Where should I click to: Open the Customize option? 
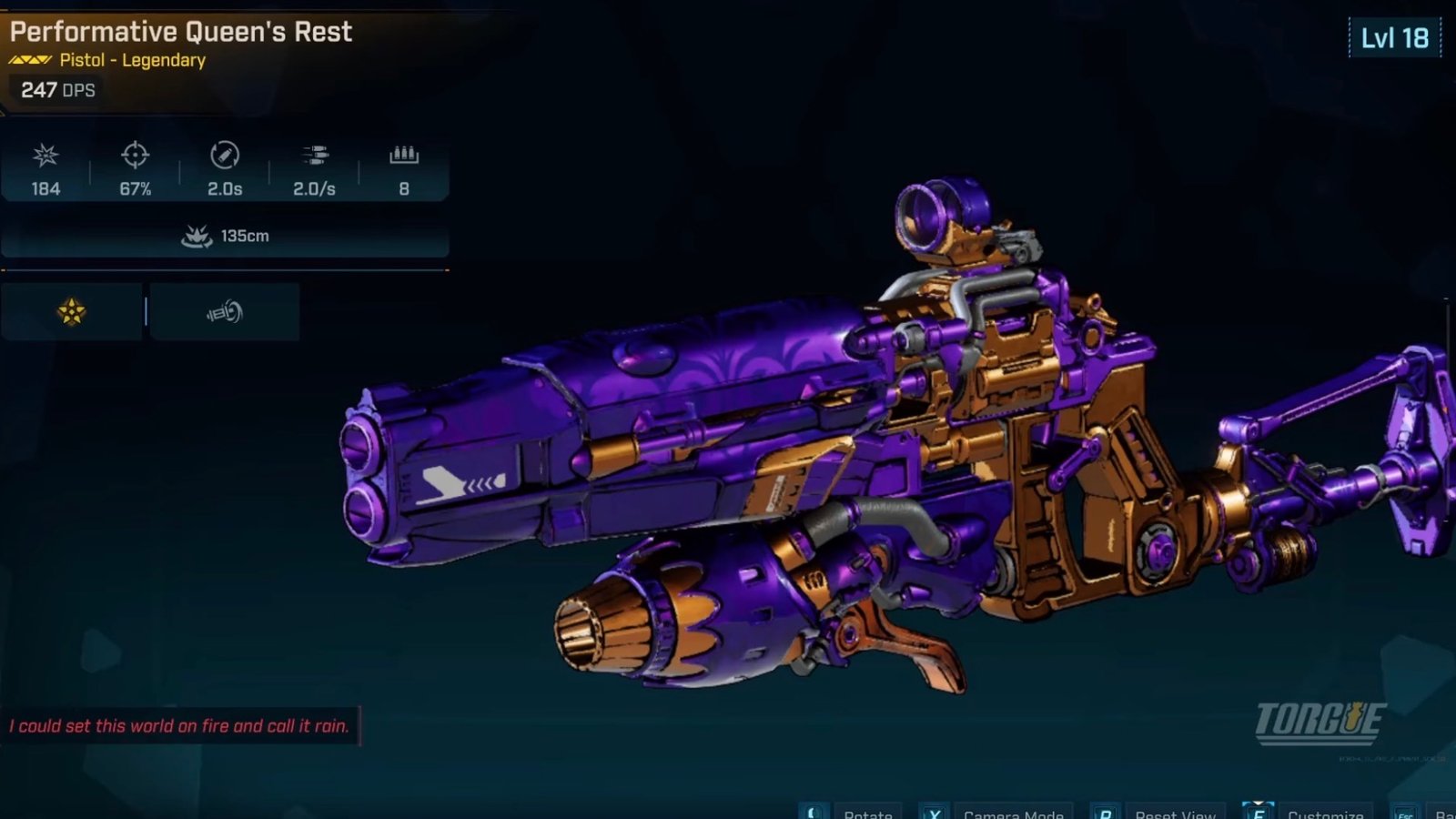tap(1325, 813)
